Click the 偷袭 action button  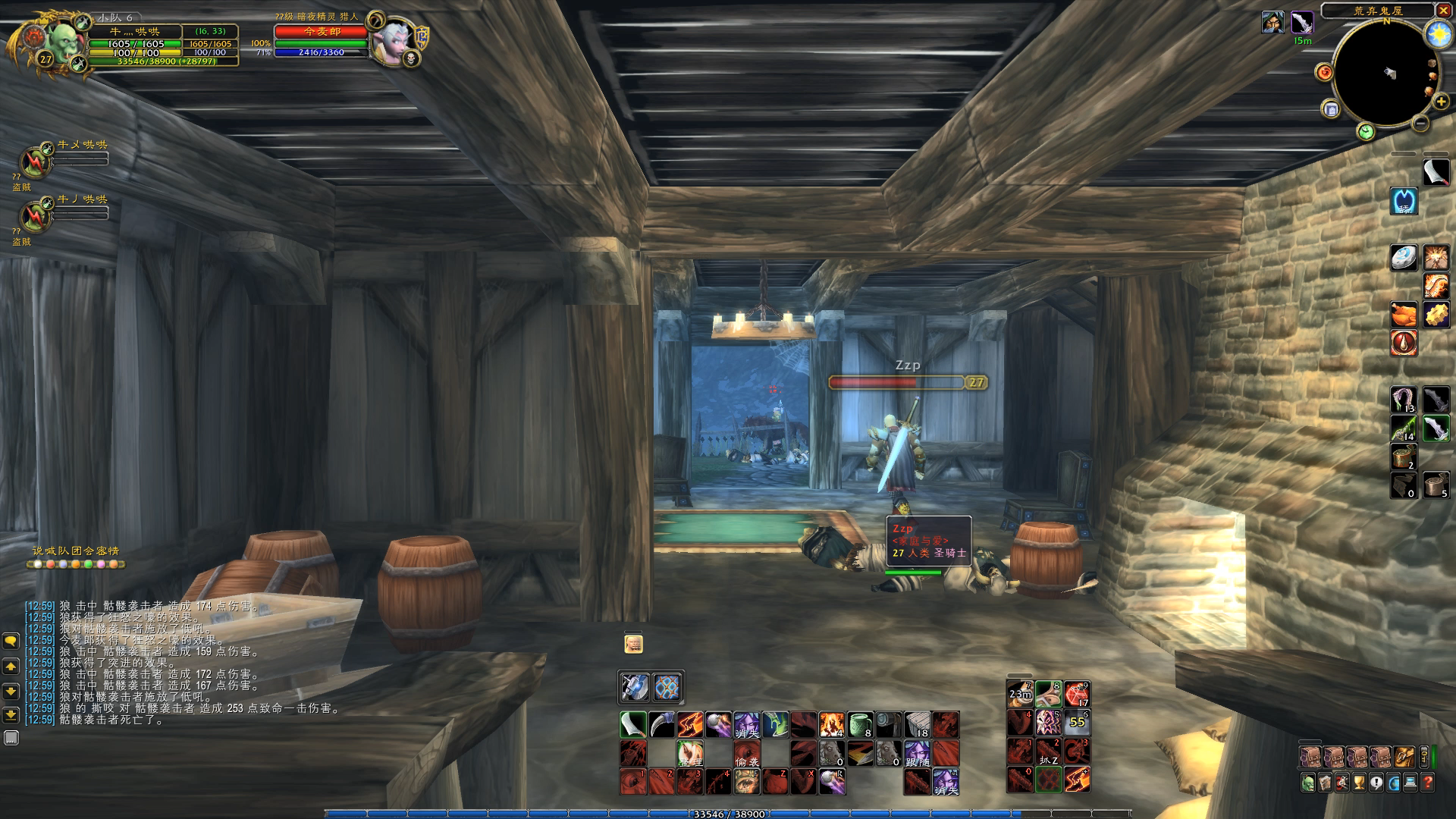click(746, 754)
